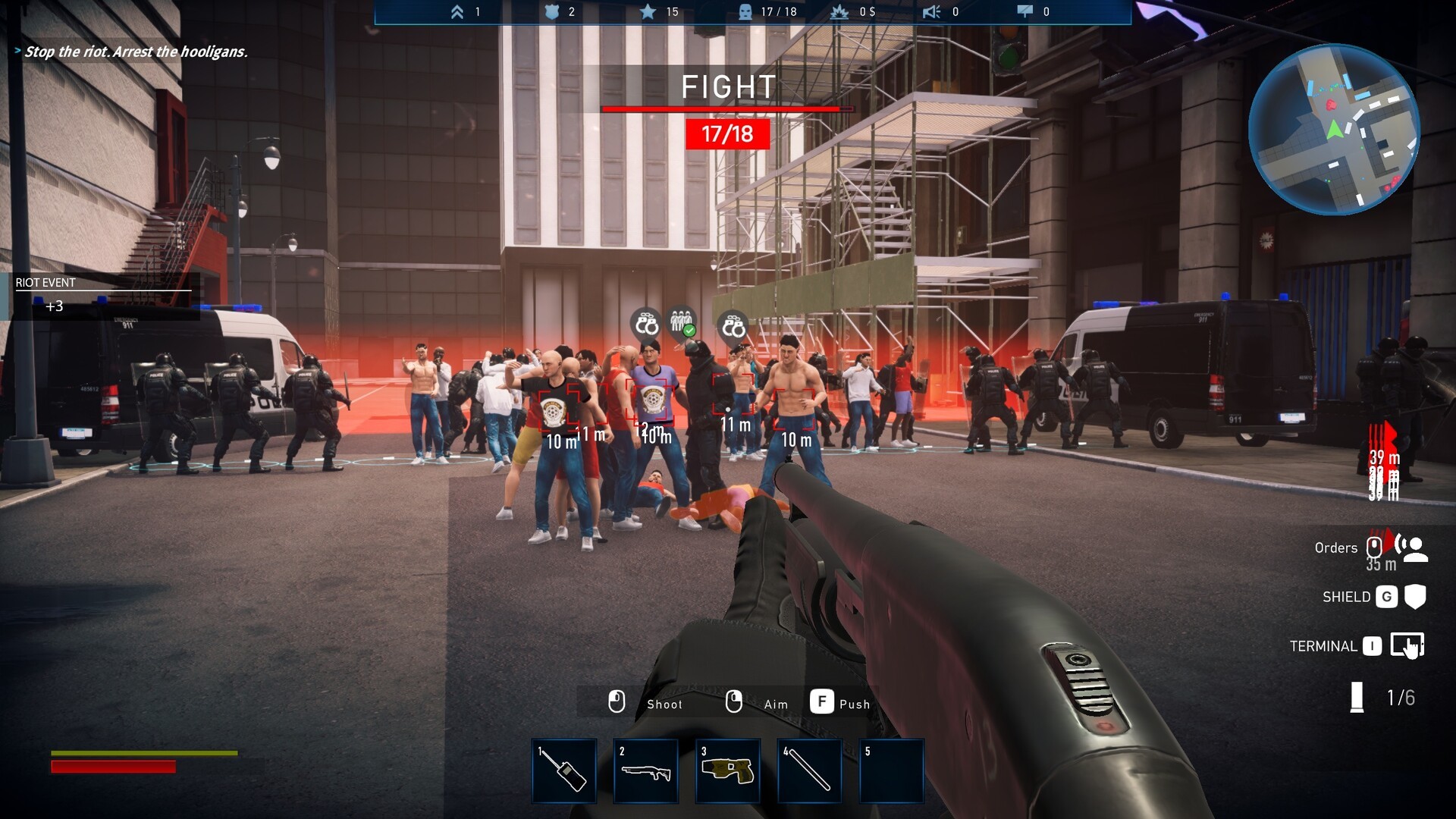The image size is (1456, 819).
Task: Click the mission objective text
Action: [136, 52]
